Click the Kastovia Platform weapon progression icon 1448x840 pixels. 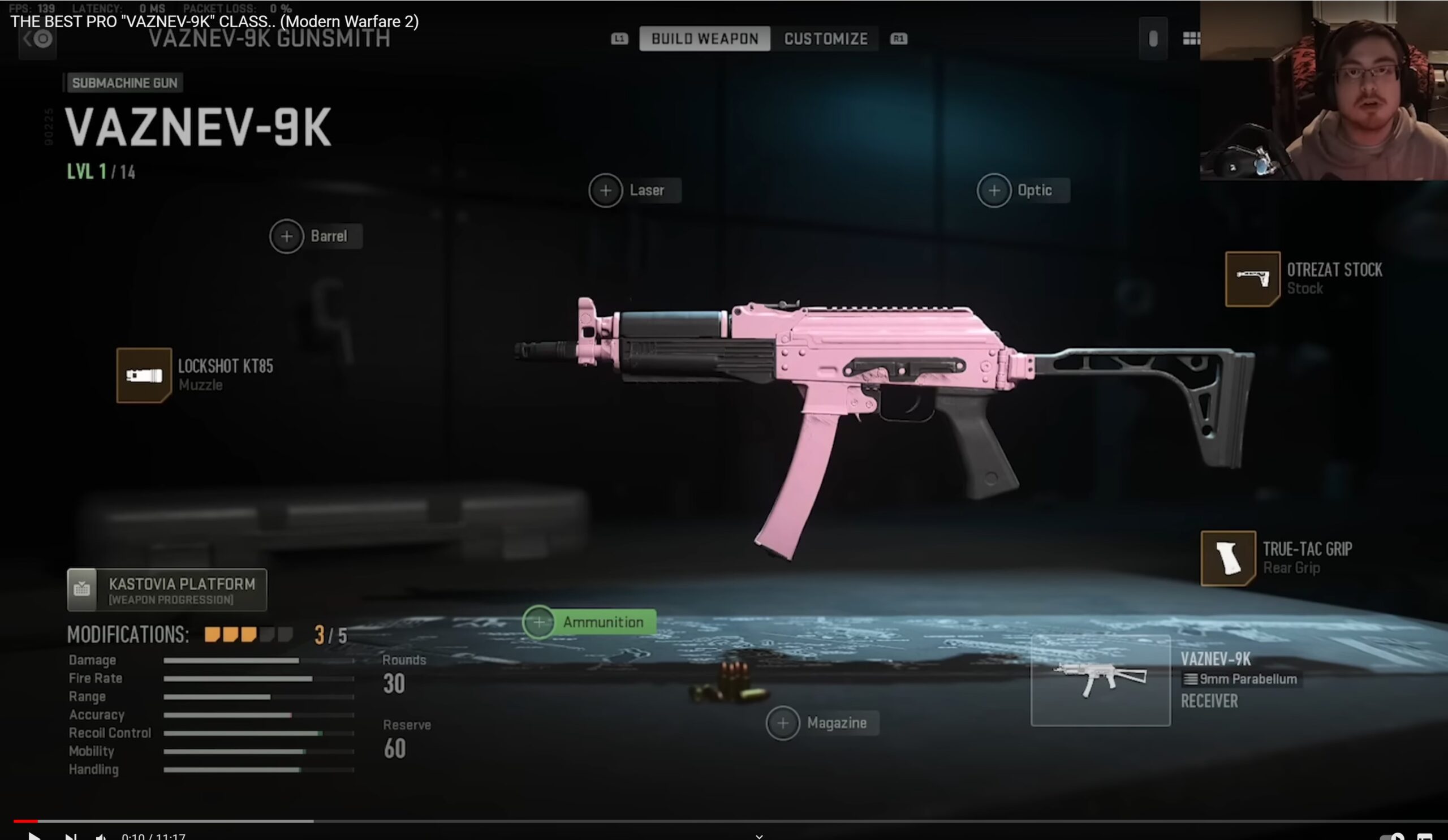coord(82,589)
